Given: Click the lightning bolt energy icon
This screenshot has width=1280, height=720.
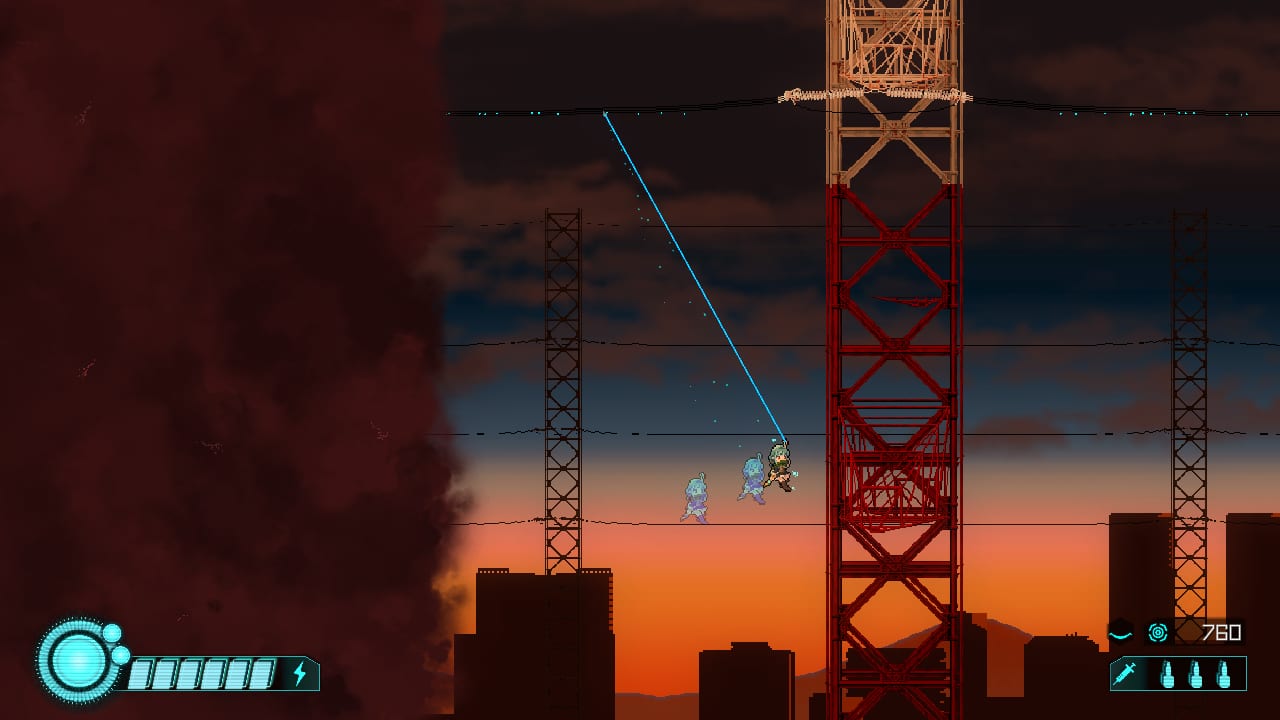Looking at the screenshot, I should pos(301,672).
